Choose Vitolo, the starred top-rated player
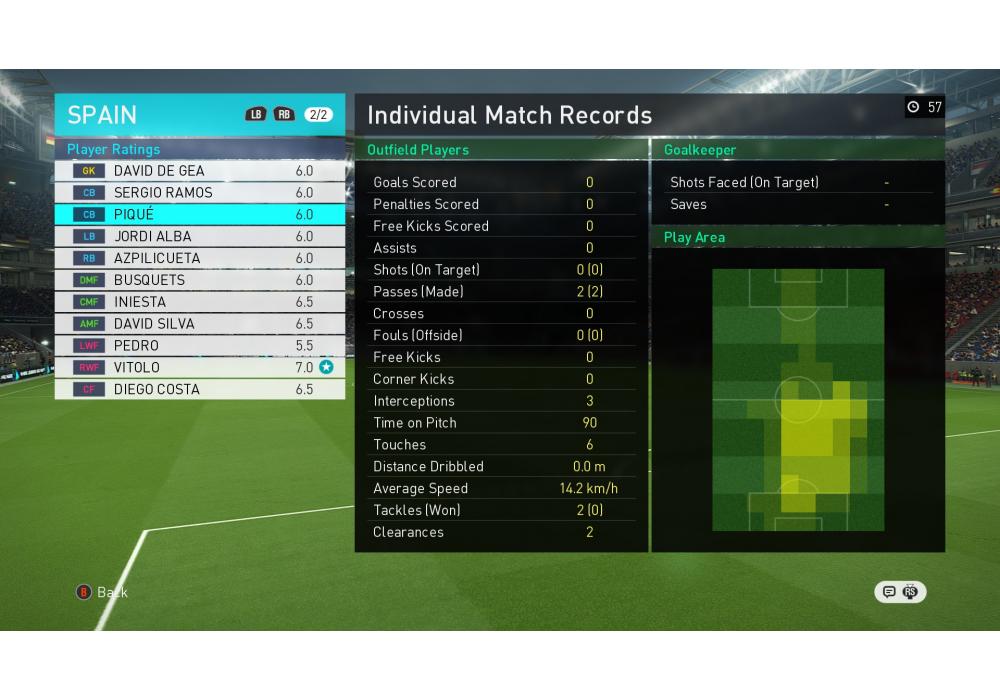The image size is (1000, 700). (x=200, y=368)
